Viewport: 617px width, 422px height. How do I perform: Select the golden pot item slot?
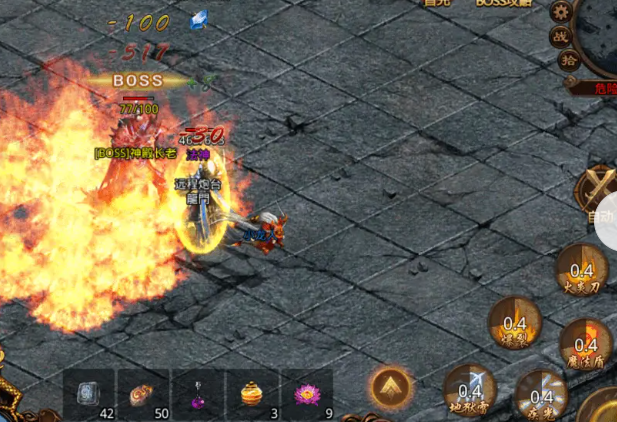[252, 395]
